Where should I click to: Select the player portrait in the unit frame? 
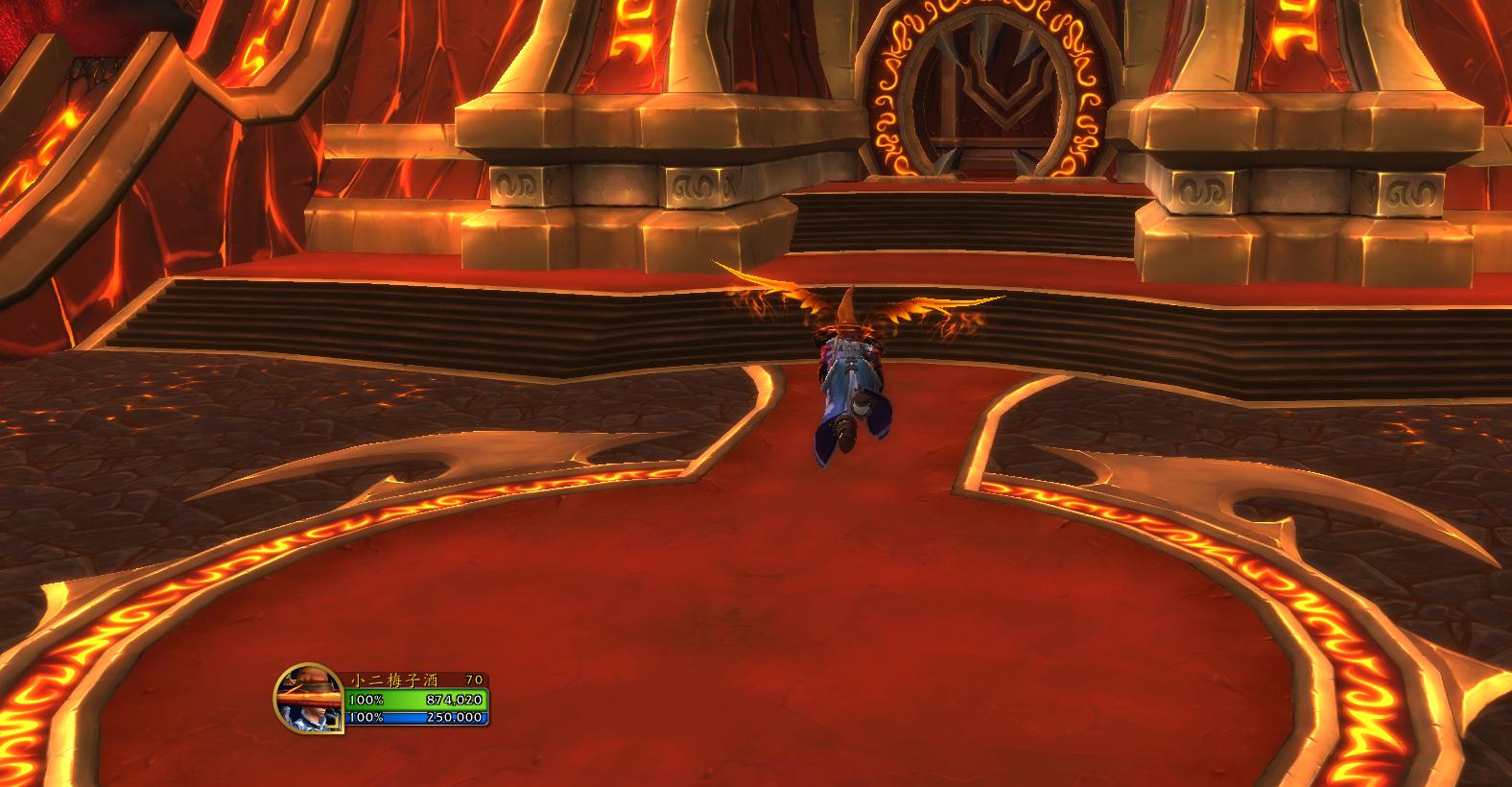pos(307,699)
